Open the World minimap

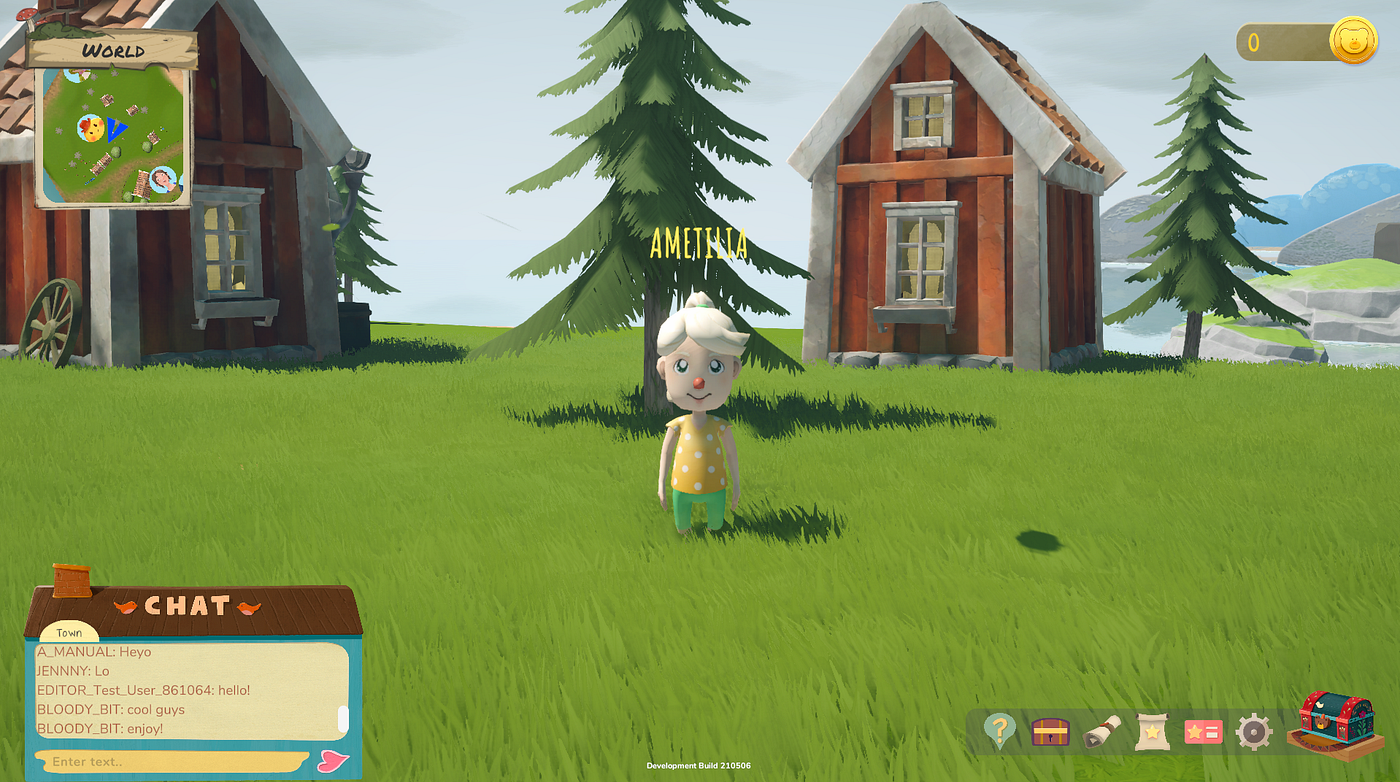click(x=113, y=135)
